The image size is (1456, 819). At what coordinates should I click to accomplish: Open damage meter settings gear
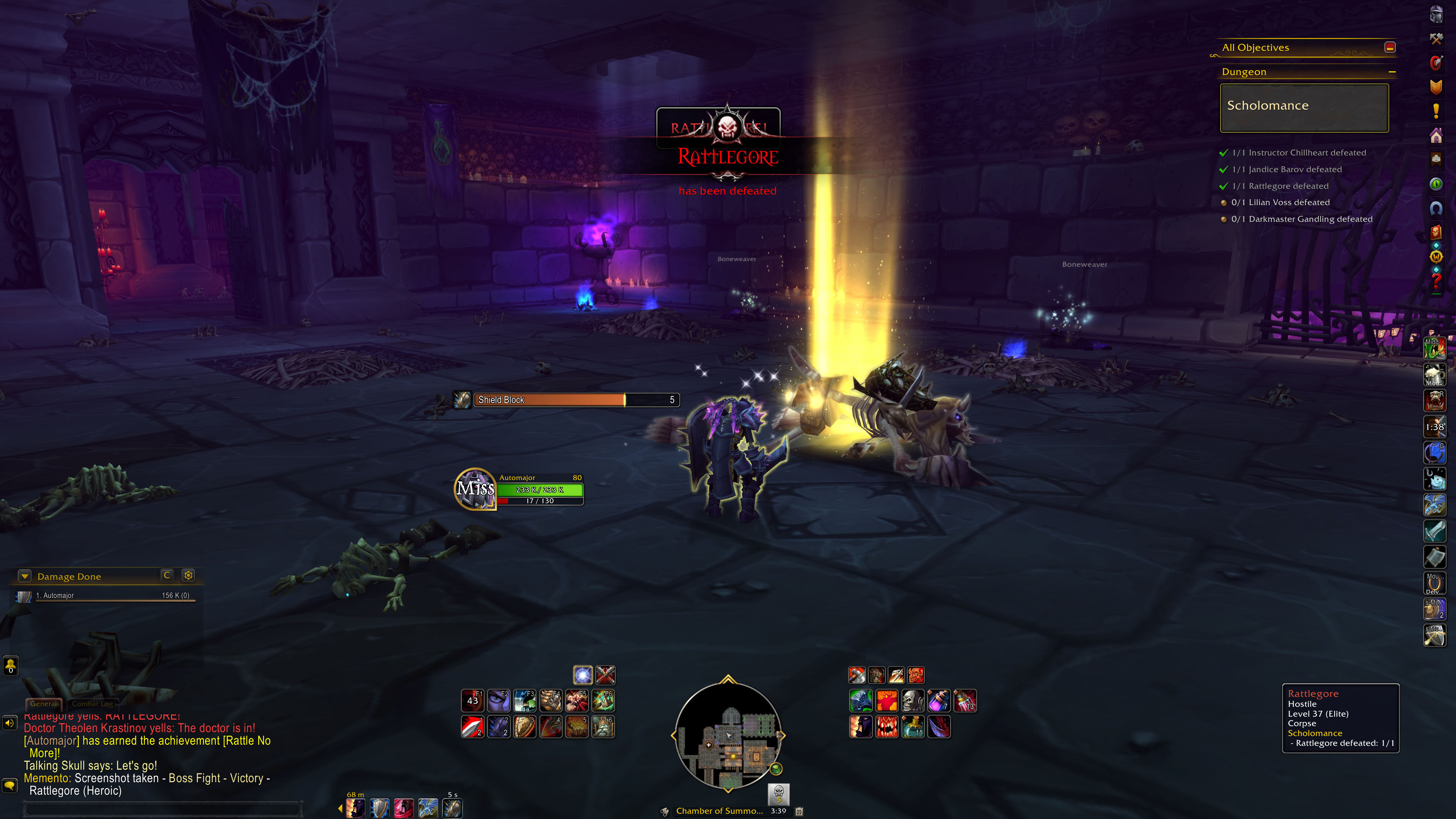pyautogui.click(x=188, y=576)
